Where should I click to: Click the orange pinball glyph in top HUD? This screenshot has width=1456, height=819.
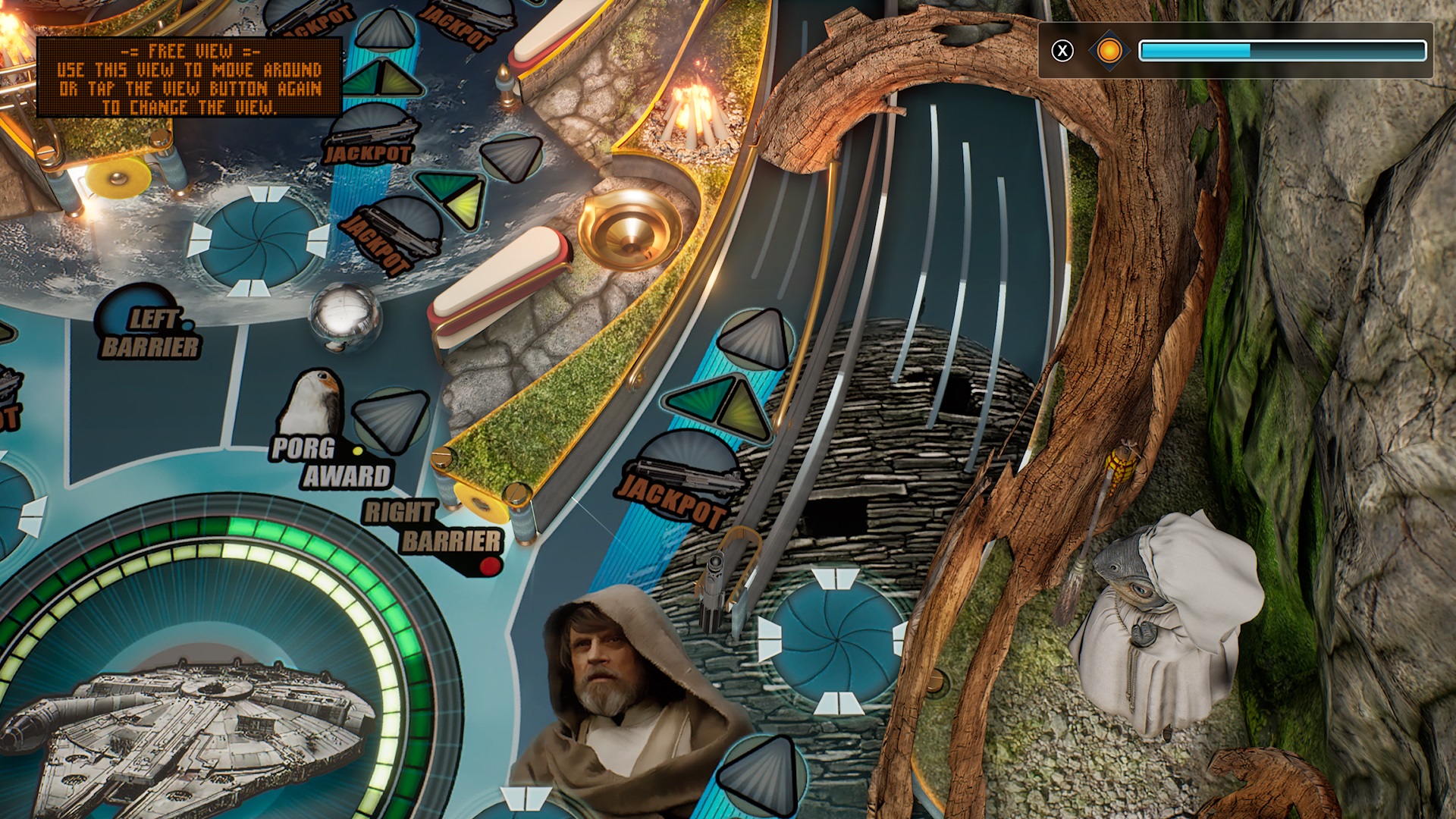pyautogui.click(x=1109, y=50)
